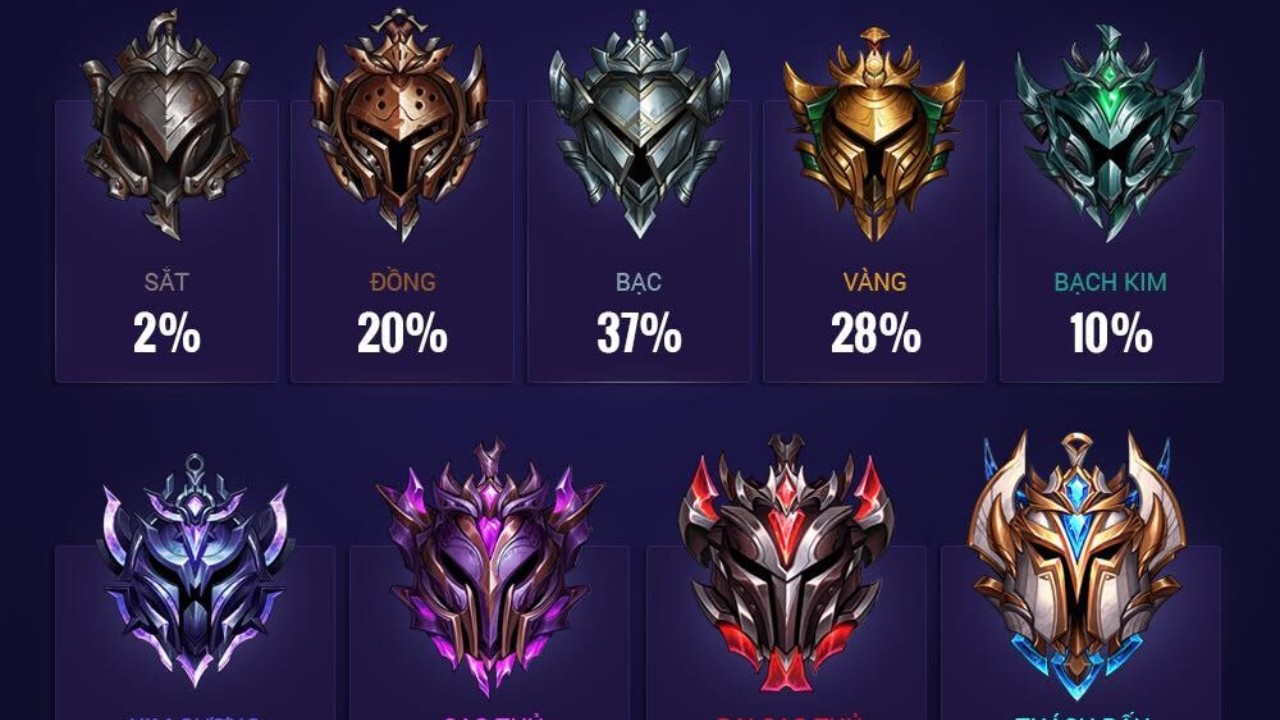The image size is (1280, 720).
Task: Click the BẠC rank label
Action: coord(635,283)
